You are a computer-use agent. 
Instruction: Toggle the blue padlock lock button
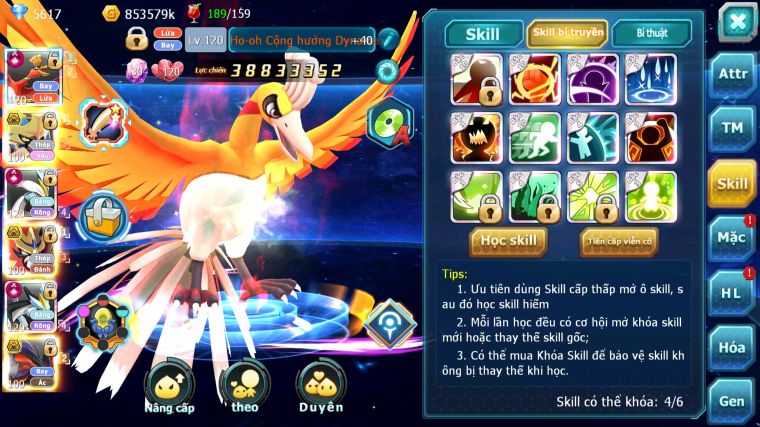(101, 215)
